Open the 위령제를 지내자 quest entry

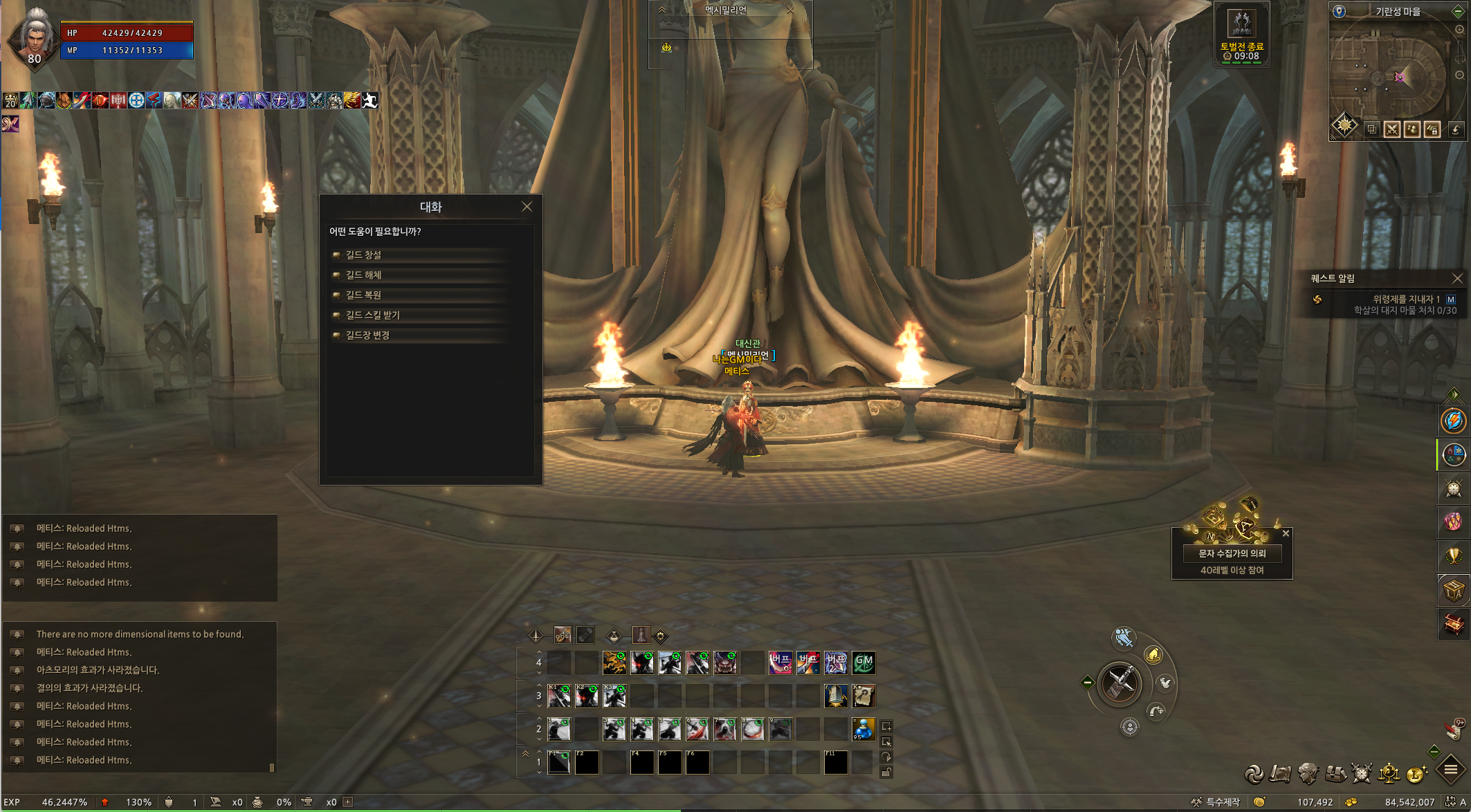pos(1406,299)
